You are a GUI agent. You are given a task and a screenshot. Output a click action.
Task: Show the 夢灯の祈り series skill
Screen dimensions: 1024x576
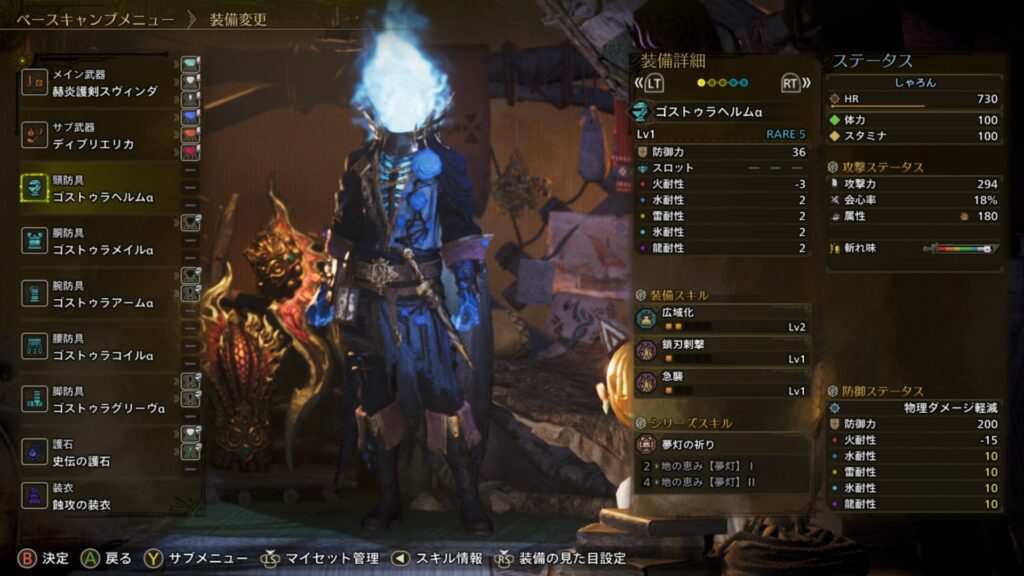(722, 444)
